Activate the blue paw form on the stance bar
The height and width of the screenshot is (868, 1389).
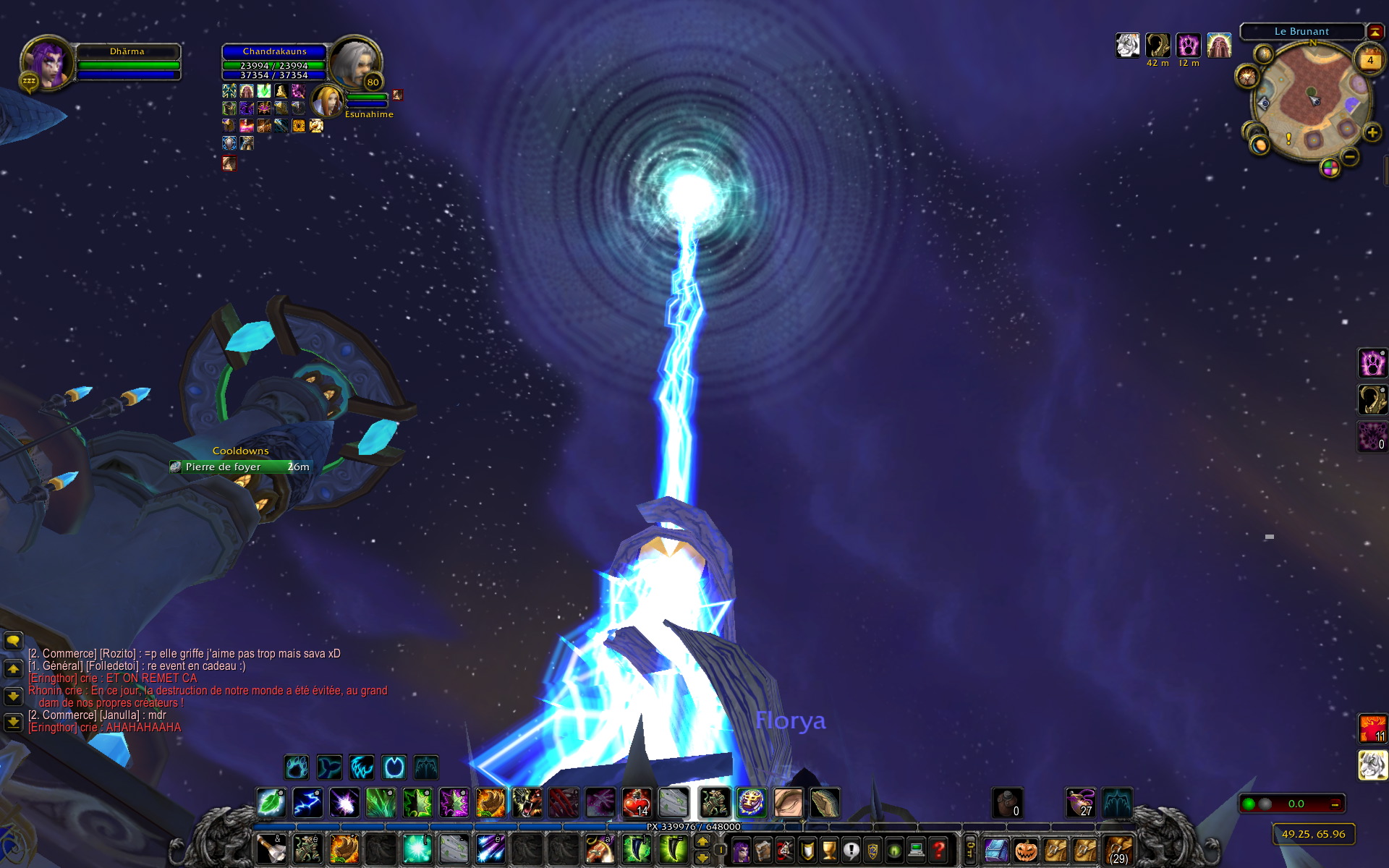click(296, 767)
